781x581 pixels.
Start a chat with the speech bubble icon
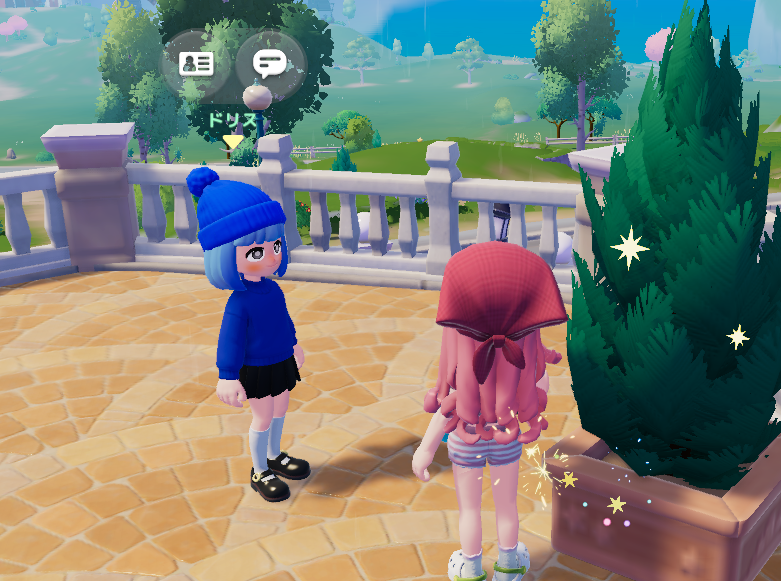click(x=269, y=64)
